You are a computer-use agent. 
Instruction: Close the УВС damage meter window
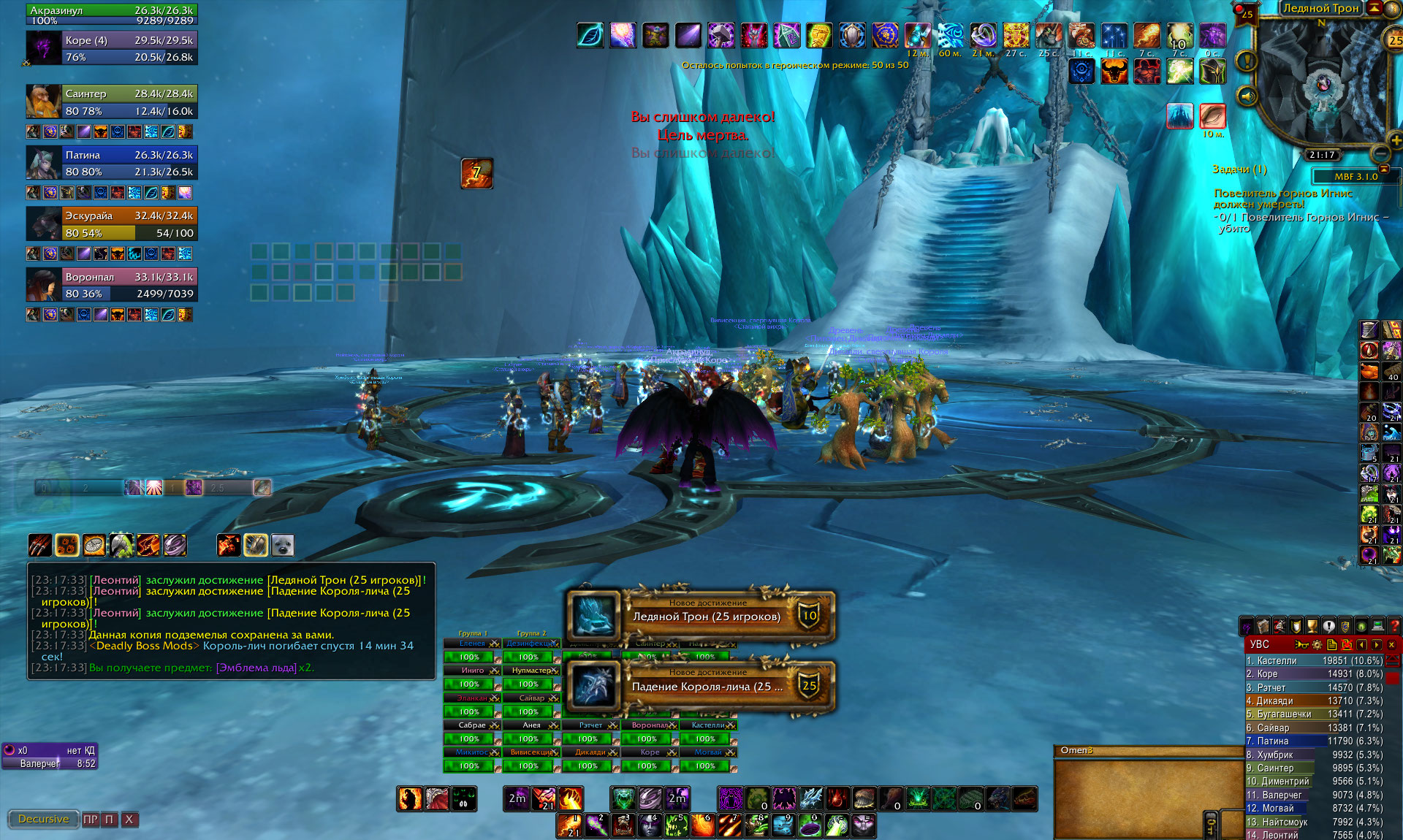[1391, 645]
